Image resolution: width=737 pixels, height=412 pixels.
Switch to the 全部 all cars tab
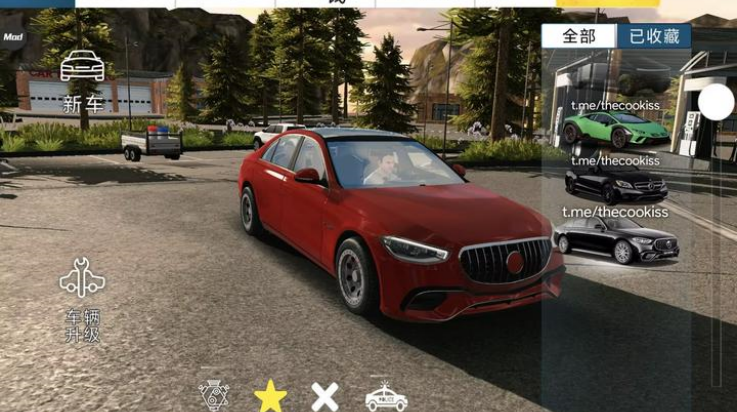579,36
